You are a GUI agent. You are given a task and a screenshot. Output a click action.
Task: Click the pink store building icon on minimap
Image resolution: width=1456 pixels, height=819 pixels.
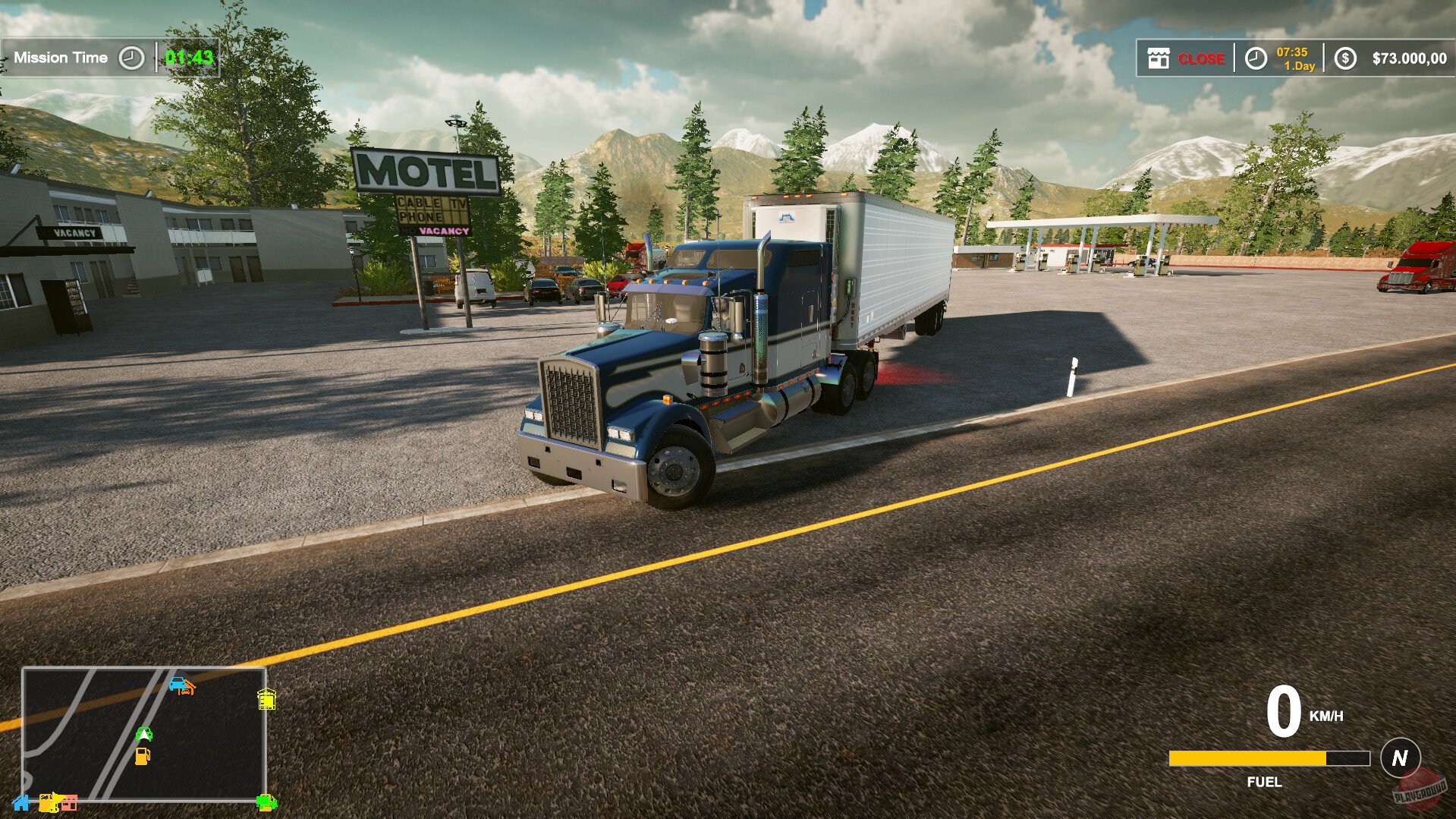70,802
